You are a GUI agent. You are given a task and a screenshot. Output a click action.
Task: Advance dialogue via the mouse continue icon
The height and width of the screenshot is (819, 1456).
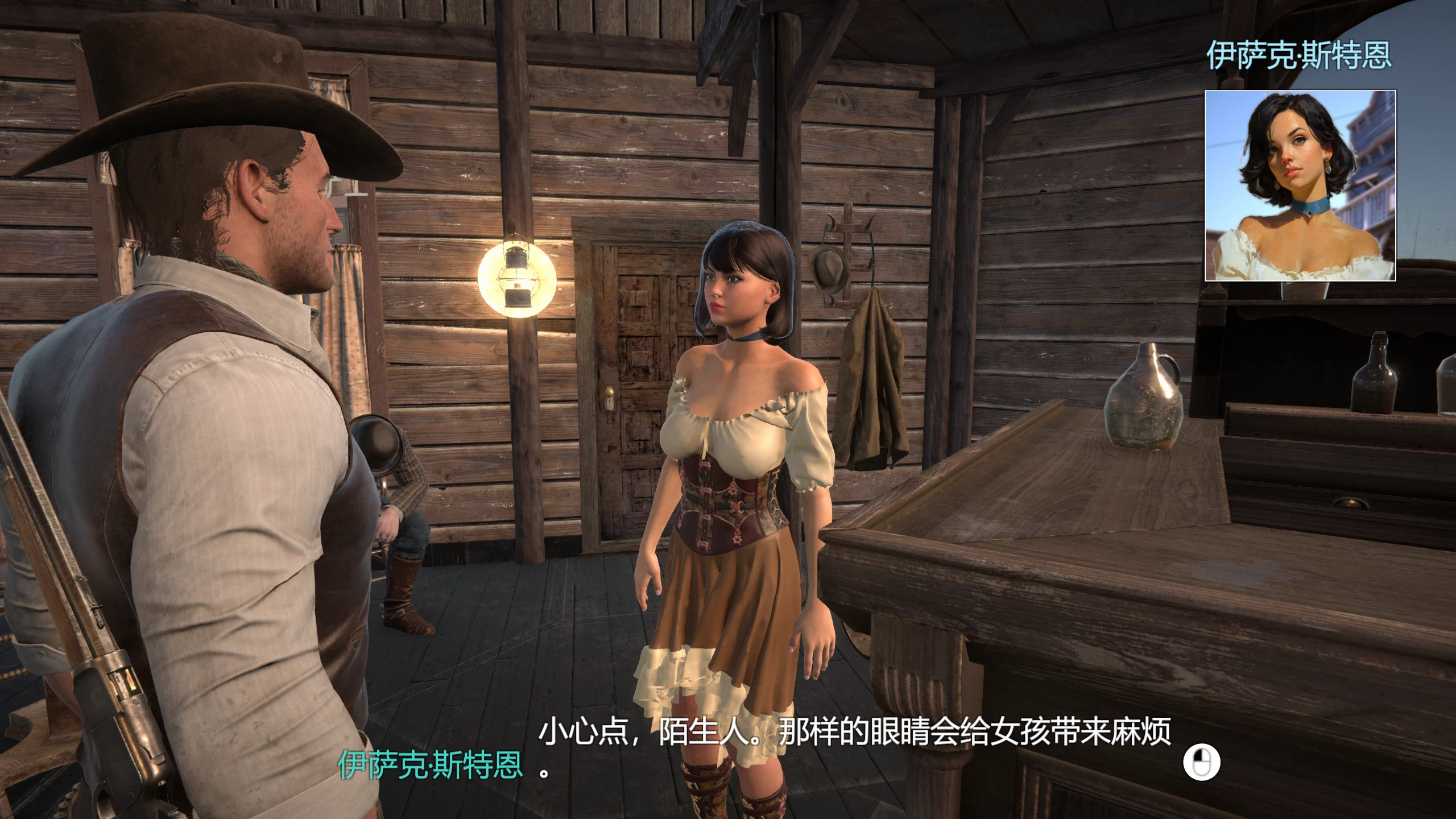pos(1201,762)
